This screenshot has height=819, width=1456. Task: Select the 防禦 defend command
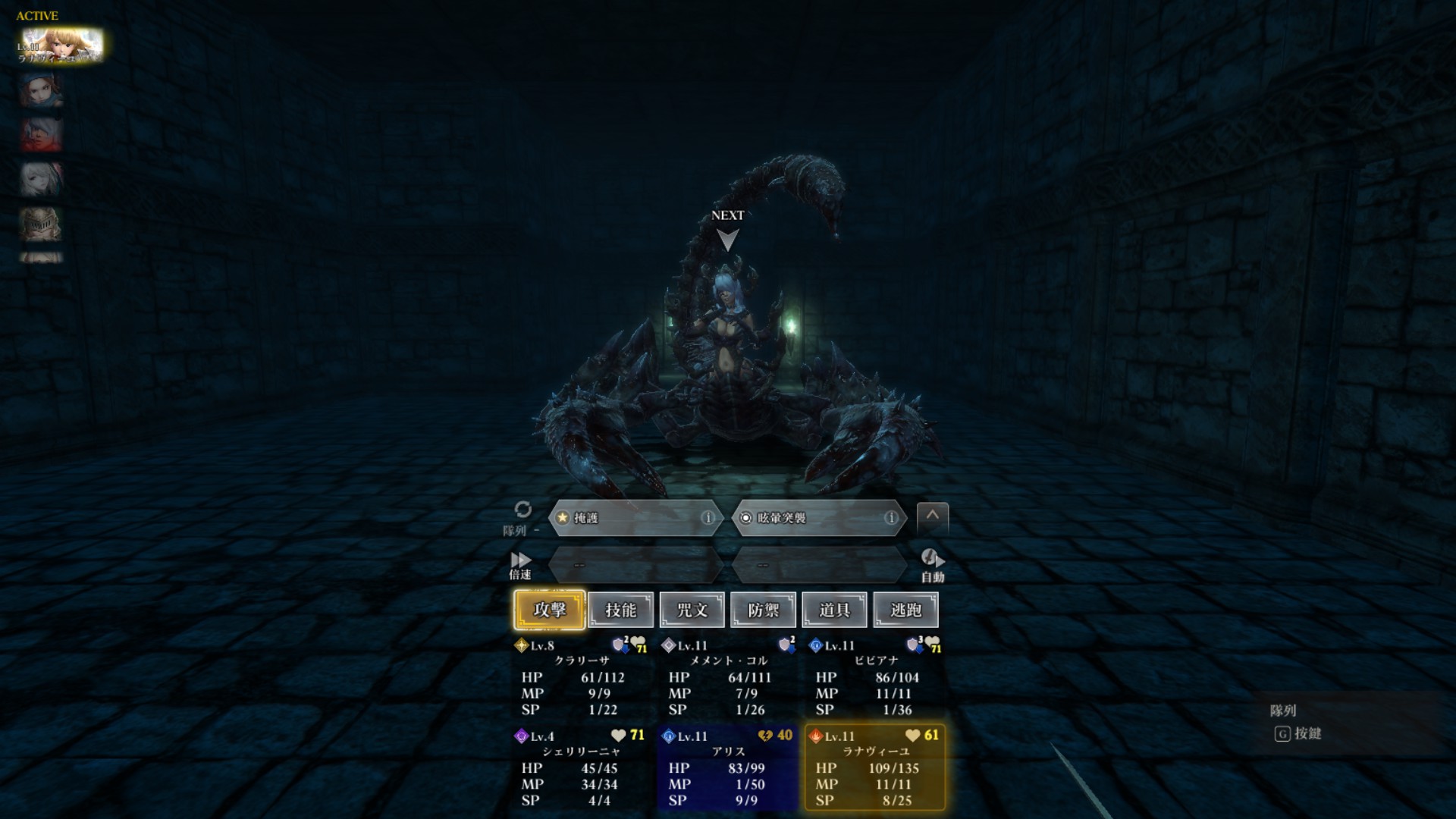763,610
